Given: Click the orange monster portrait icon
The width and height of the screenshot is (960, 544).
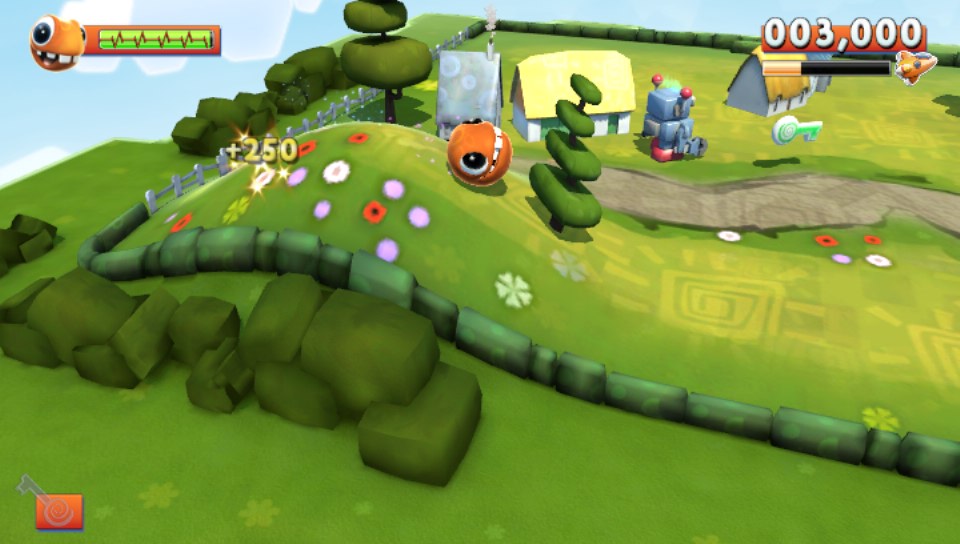Looking at the screenshot, I should coord(56,43).
